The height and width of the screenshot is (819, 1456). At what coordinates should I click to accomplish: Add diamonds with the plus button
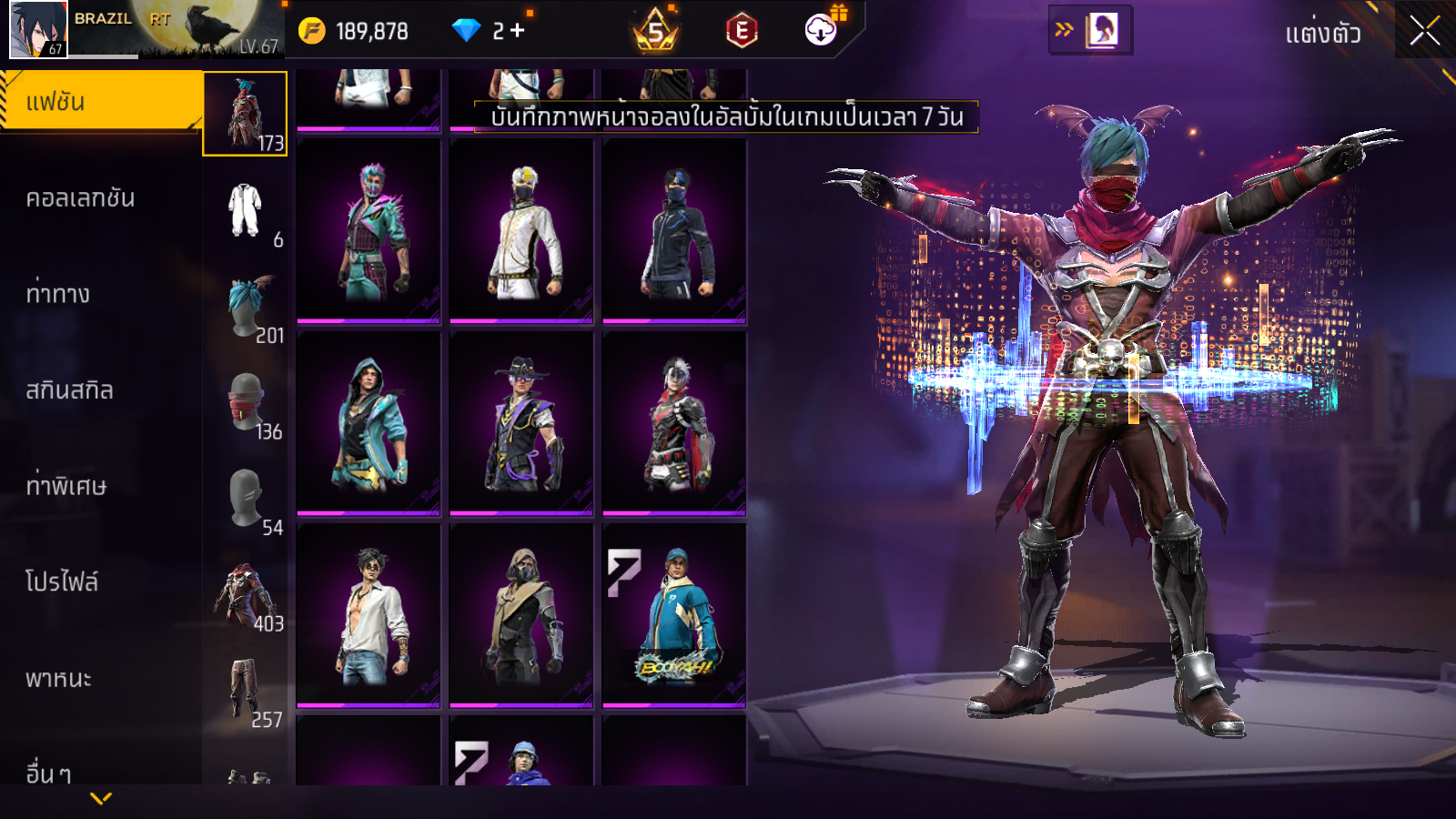(x=518, y=31)
